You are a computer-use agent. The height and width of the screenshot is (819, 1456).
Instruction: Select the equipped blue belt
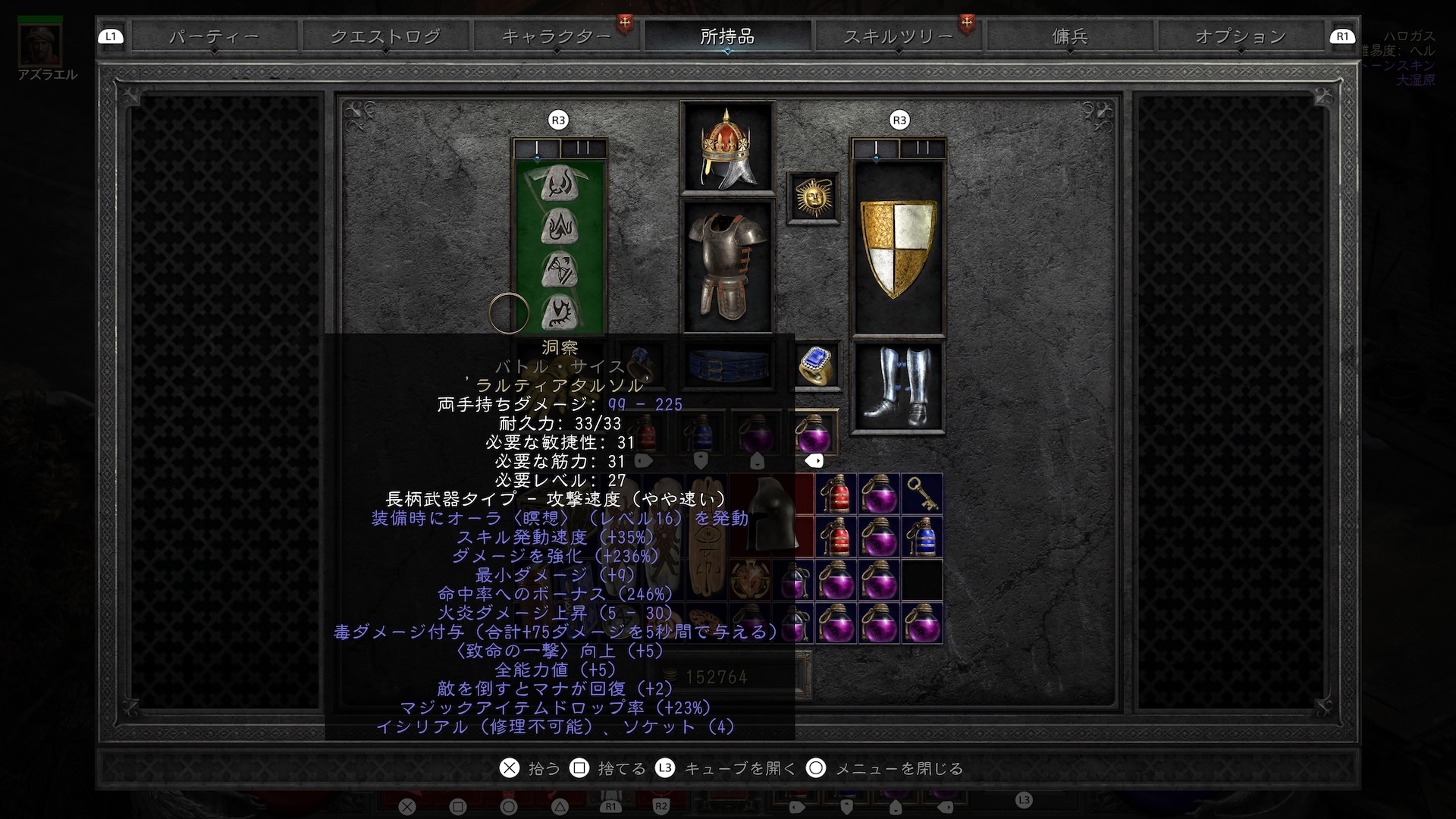pos(727,366)
